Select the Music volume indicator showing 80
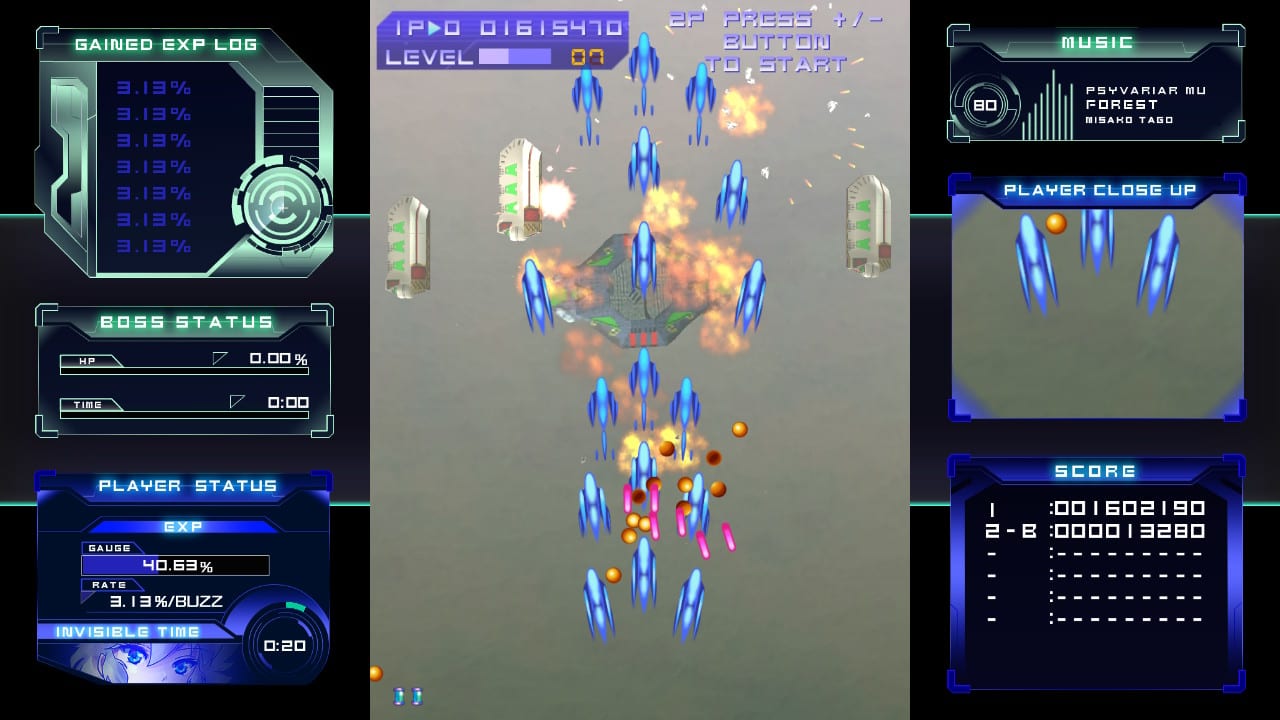Viewport: 1280px width, 720px height. click(x=985, y=108)
